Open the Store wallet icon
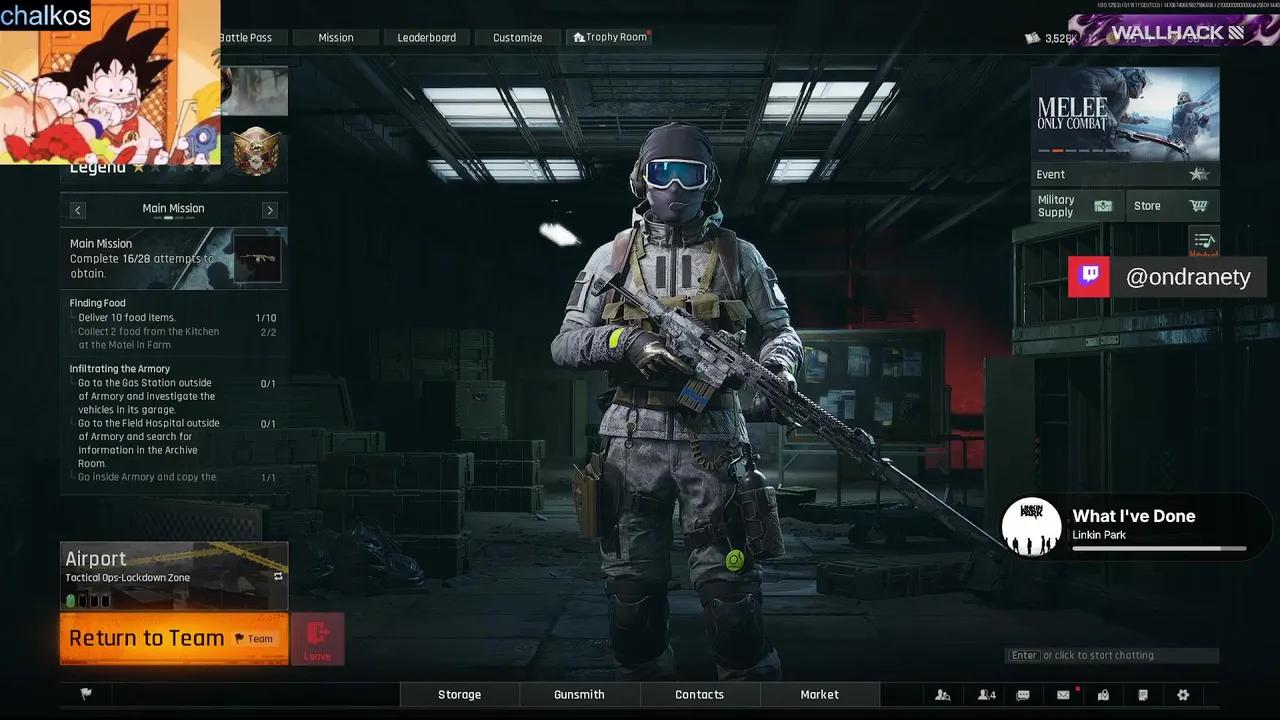The image size is (1280, 720). pos(1200,205)
